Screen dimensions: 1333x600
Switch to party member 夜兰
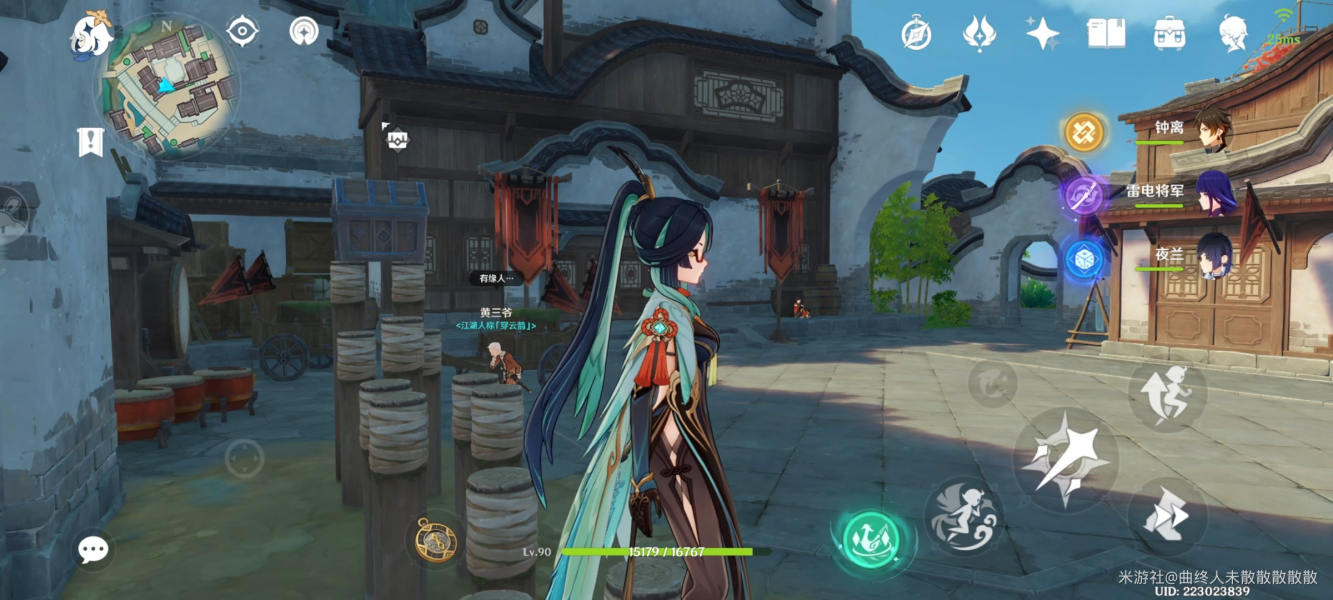pos(1213,256)
